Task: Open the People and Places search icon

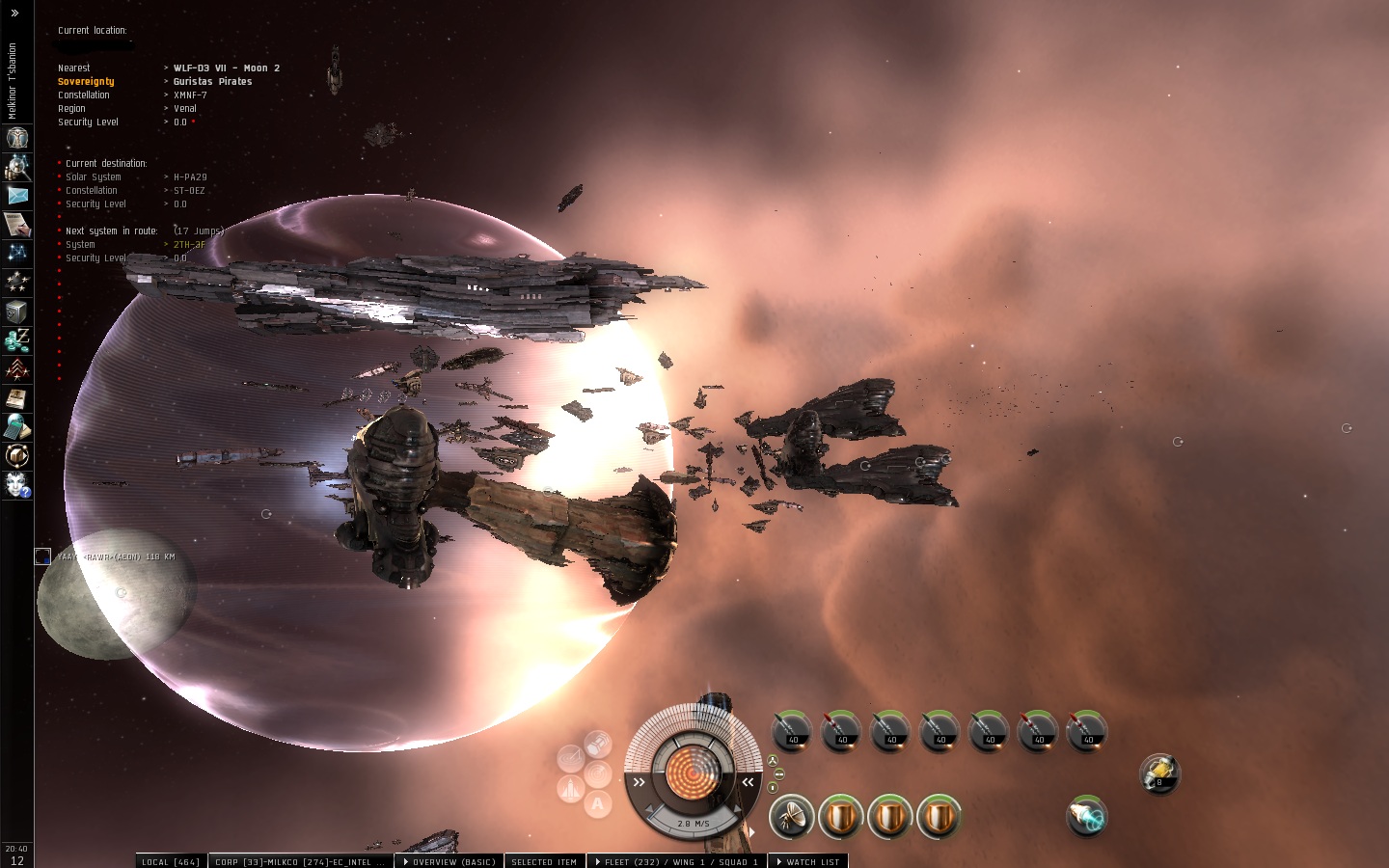Action: coord(16,167)
